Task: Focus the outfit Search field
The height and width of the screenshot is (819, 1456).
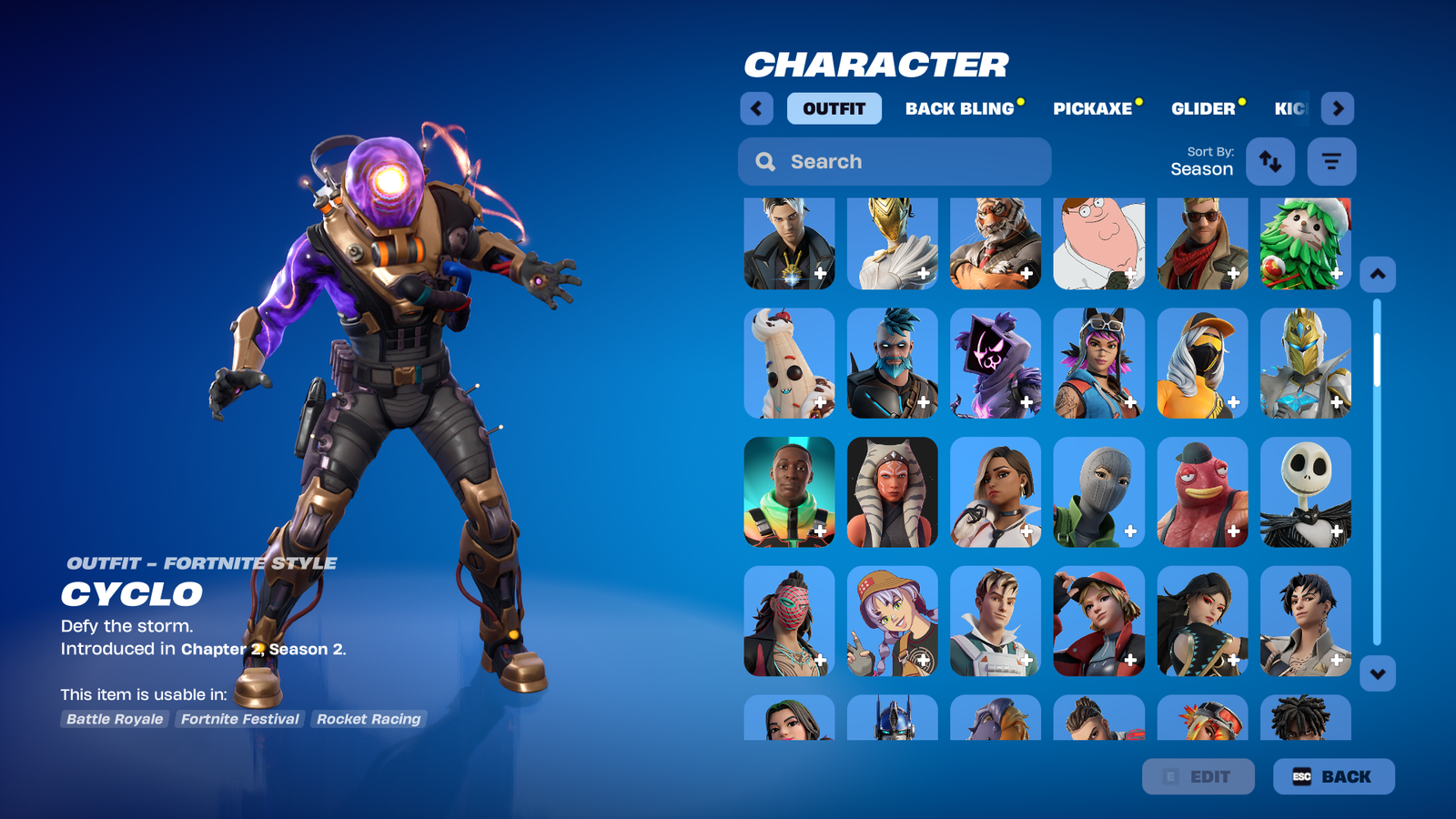Action: (895, 161)
